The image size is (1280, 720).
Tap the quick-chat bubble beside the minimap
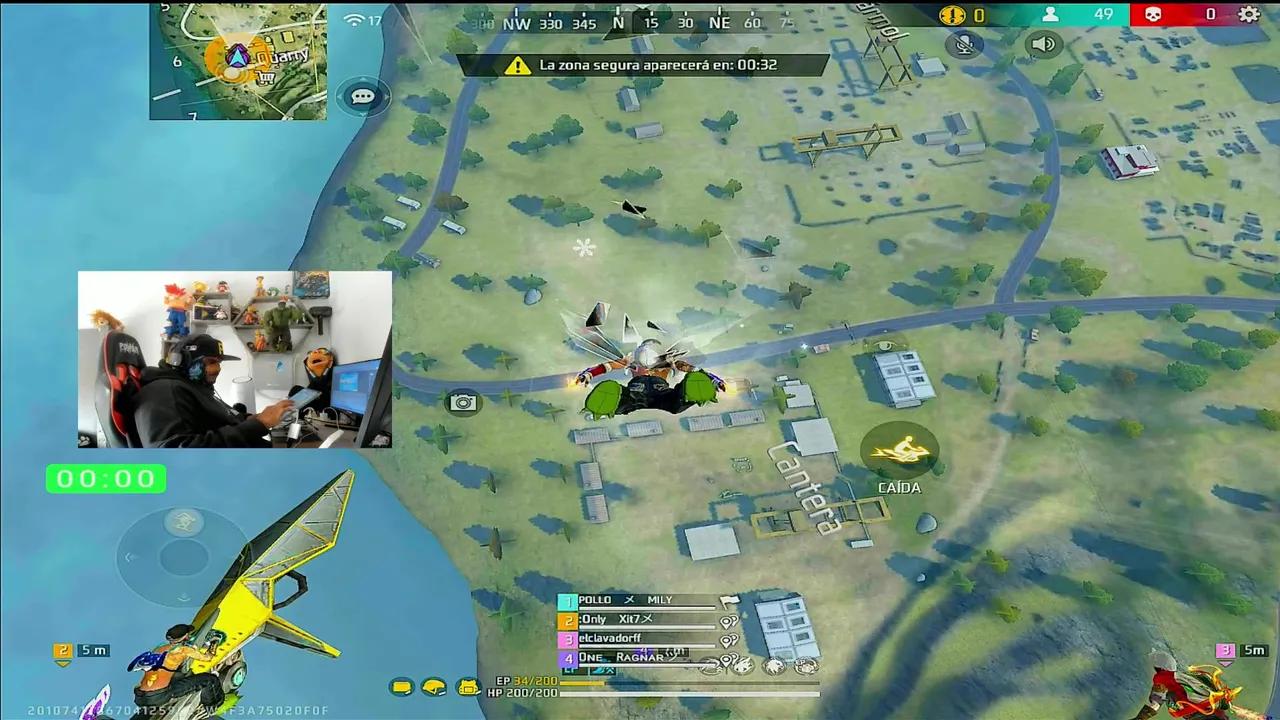point(362,96)
